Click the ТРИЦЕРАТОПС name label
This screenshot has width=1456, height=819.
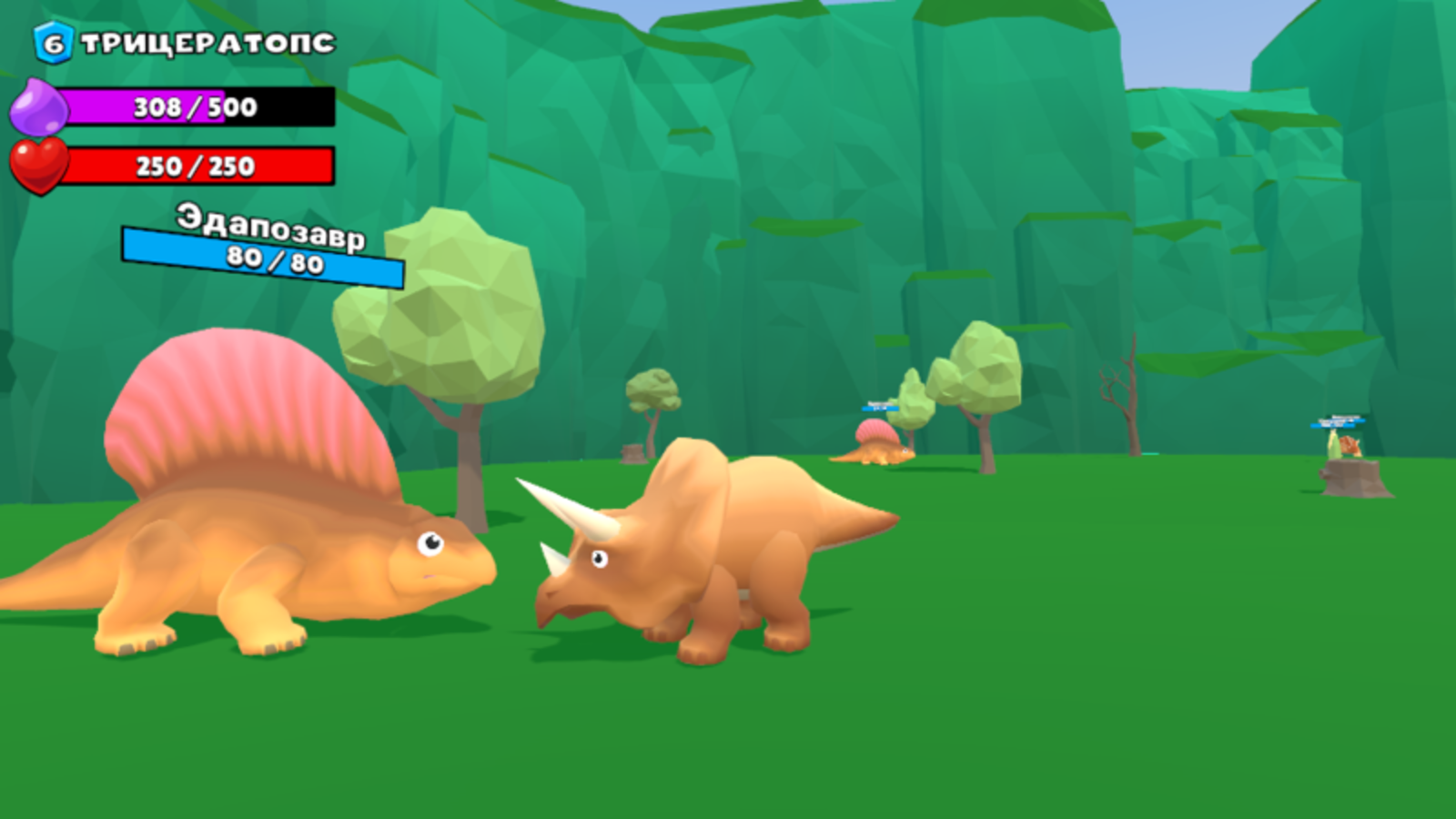tap(207, 42)
